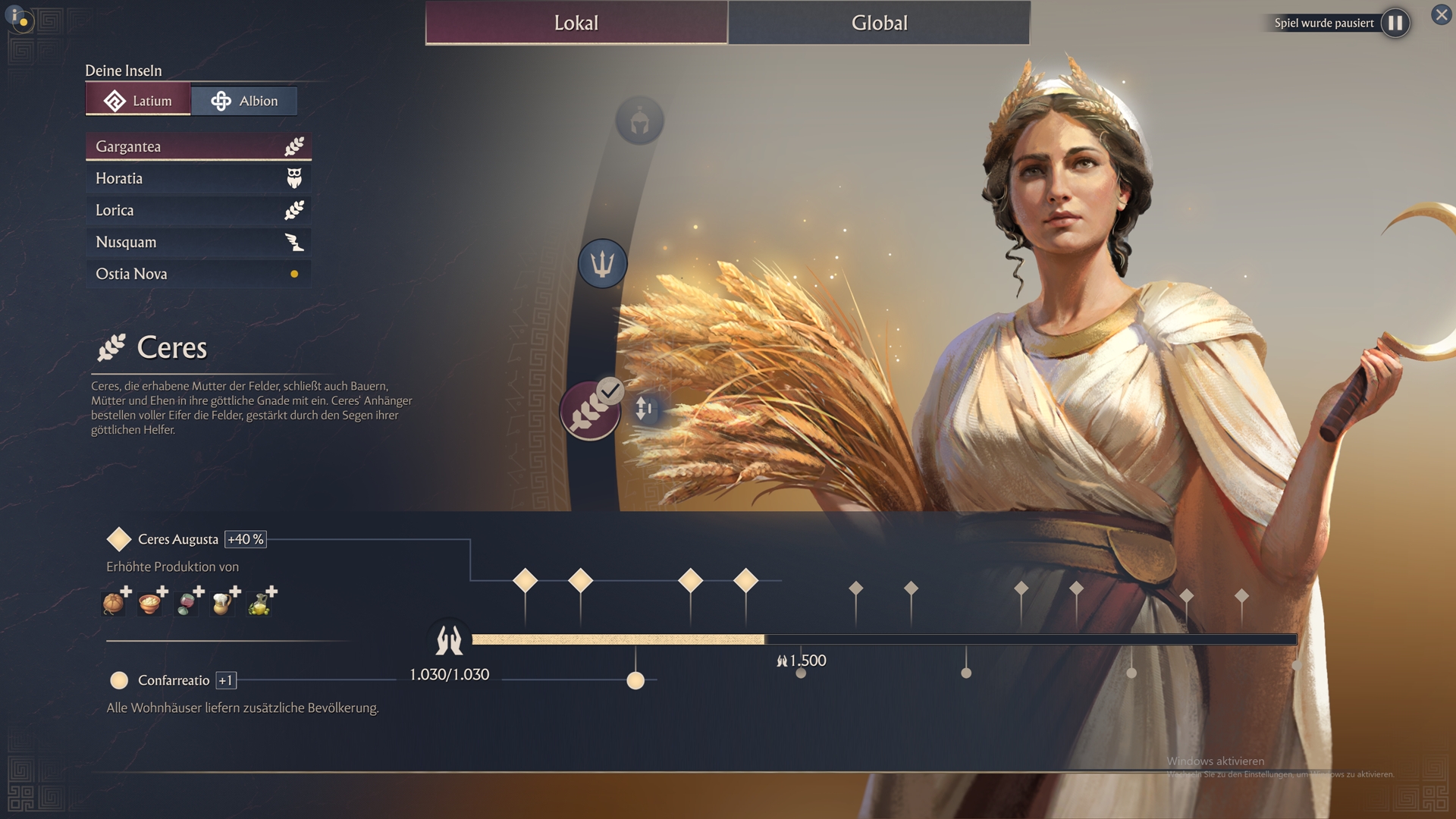Switch to the Lokal tab
1456x819 pixels.
pos(576,23)
